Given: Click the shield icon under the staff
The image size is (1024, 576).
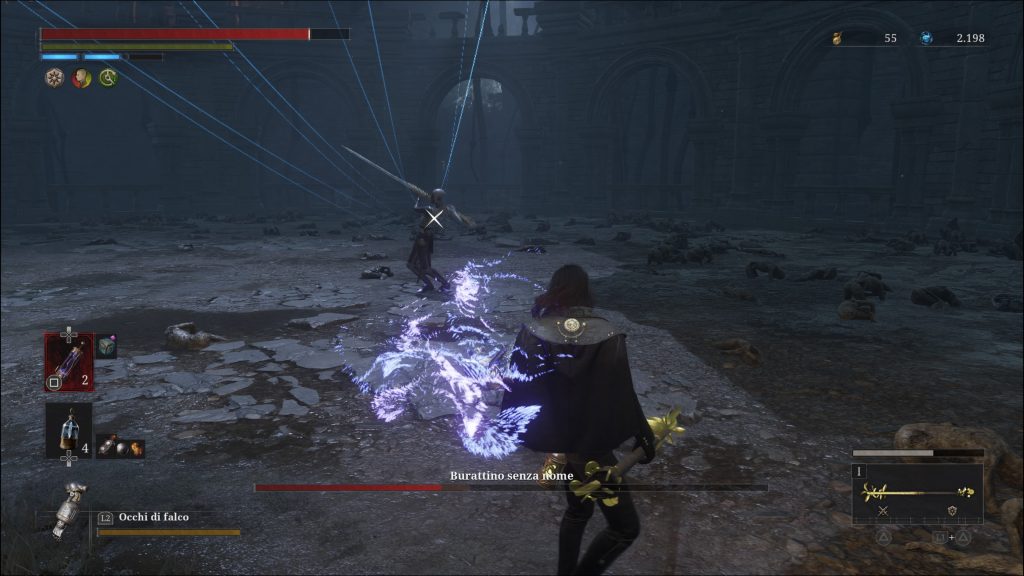Looking at the screenshot, I should (953, 512).
